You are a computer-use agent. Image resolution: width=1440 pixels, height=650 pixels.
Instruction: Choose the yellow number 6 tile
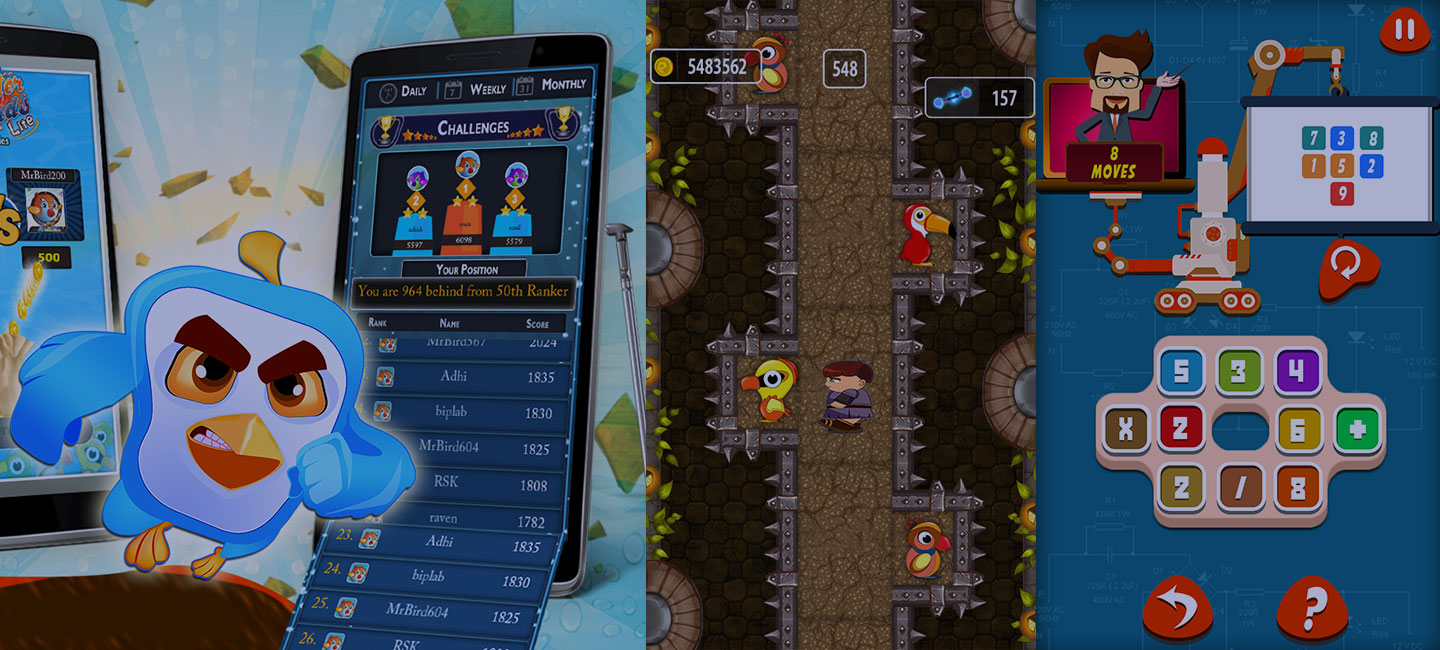click(1299, 430)
